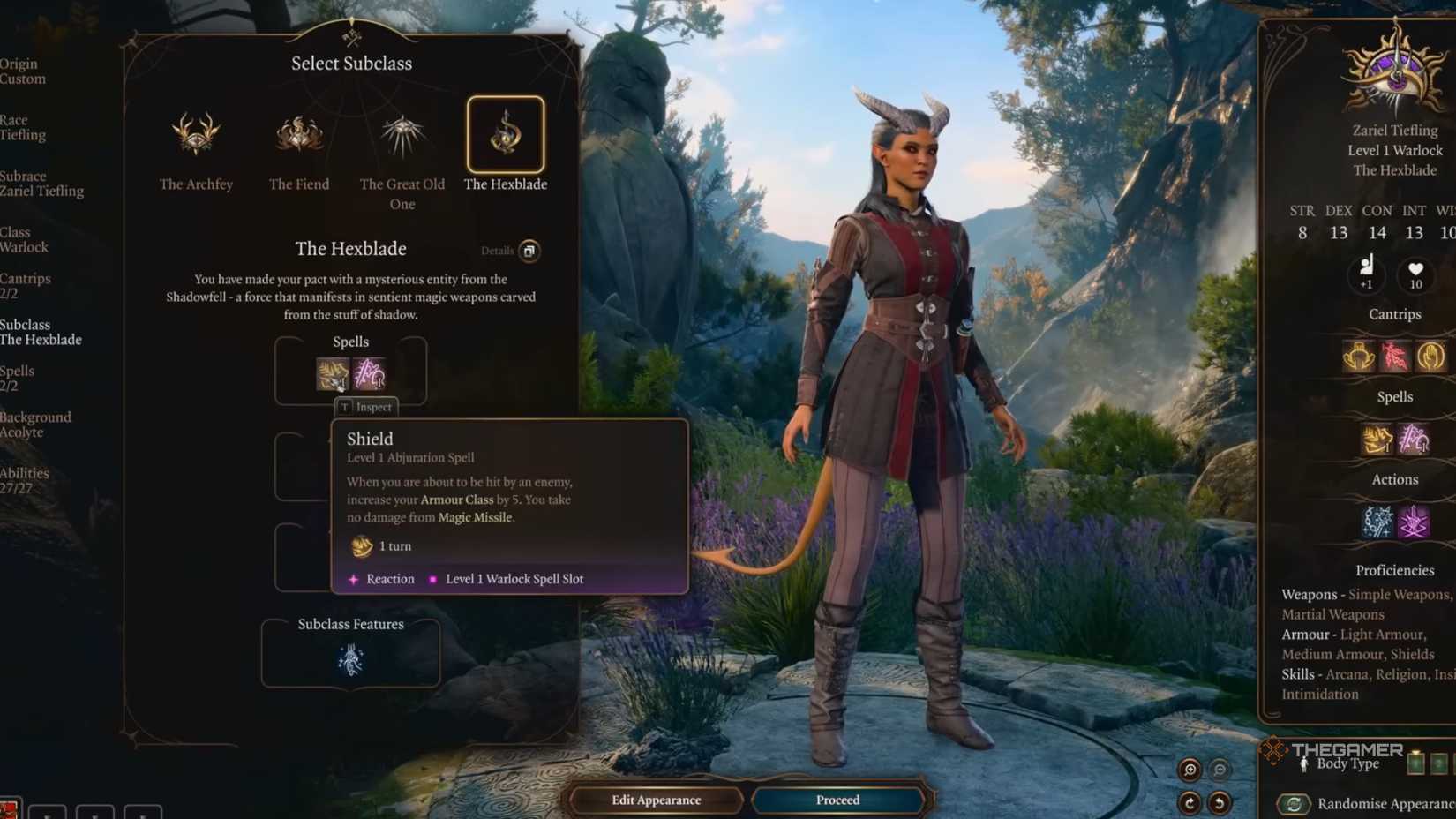Open the Background Acolyte step
The width and height of the screenshot is (1456, 819).
click(x=35, y=425)
